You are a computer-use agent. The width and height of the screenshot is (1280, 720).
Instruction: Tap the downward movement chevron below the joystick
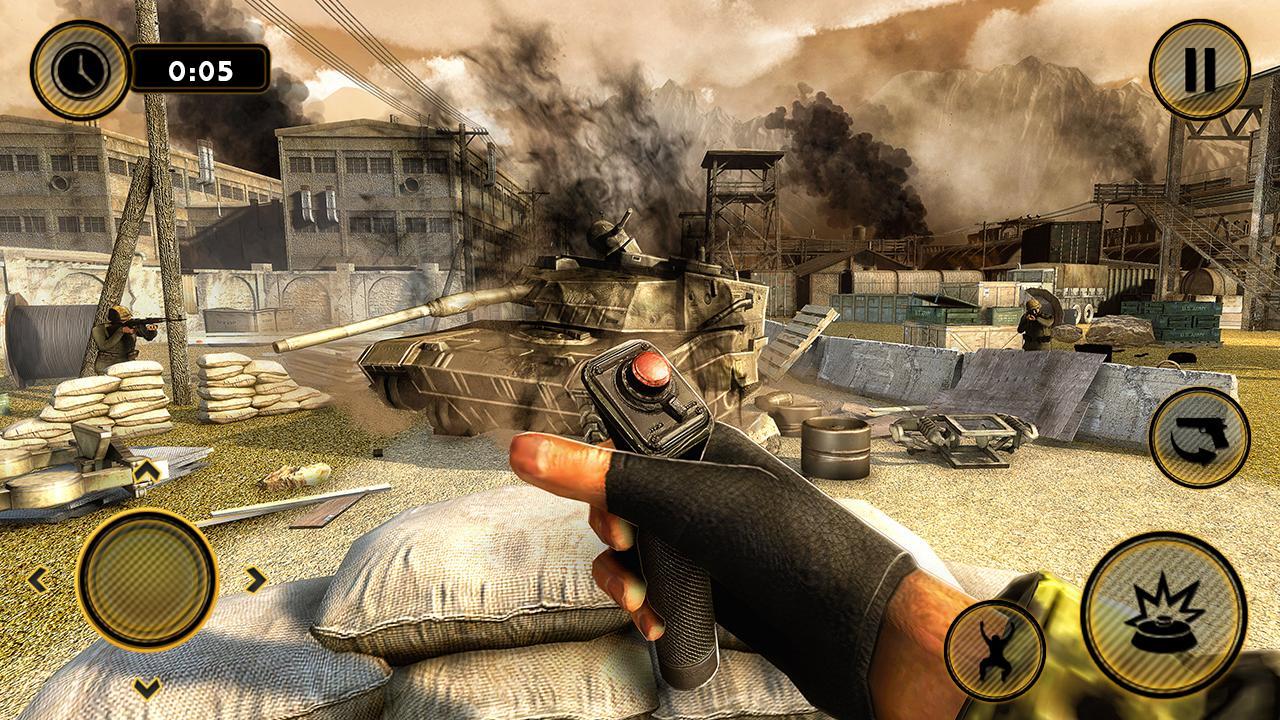148,690
